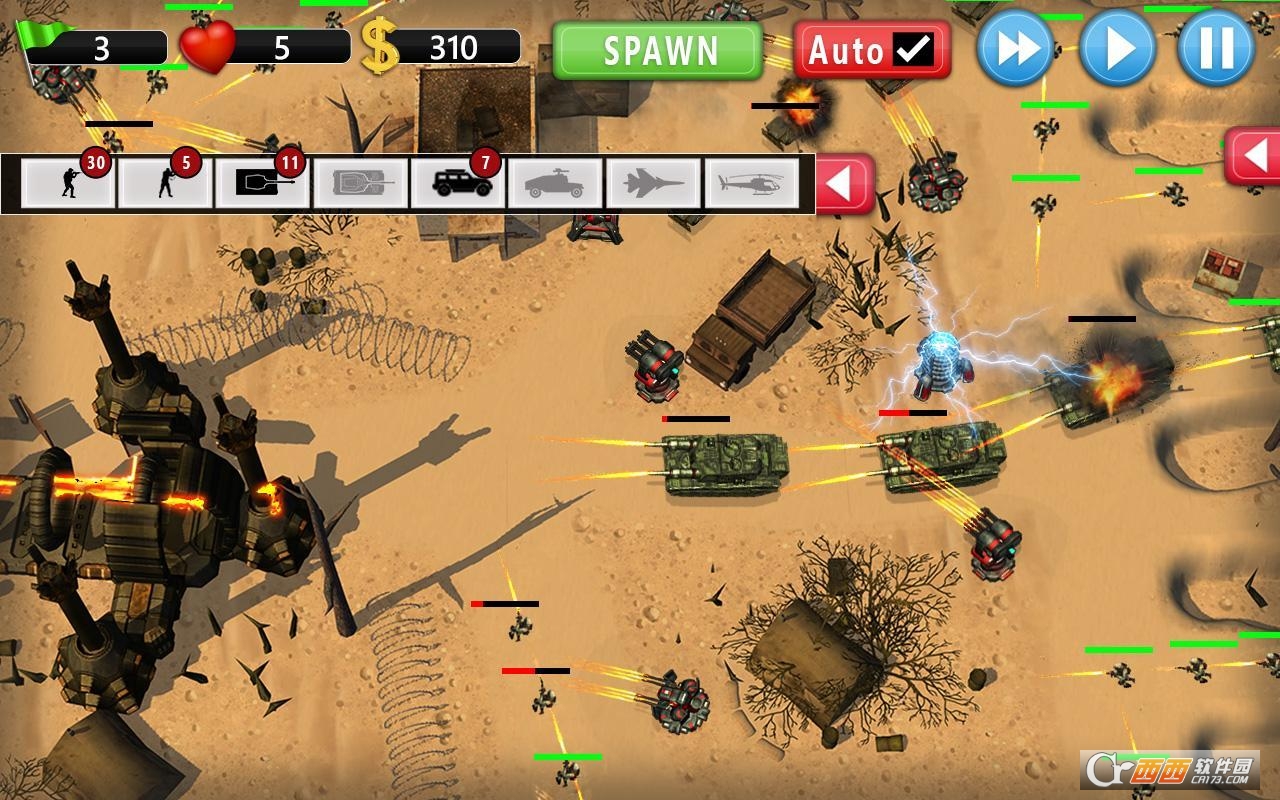Image resolution: width=1280 pixels, height=800 pixels.
Task: Select the fighter jet unit
Action: [650, 183]
